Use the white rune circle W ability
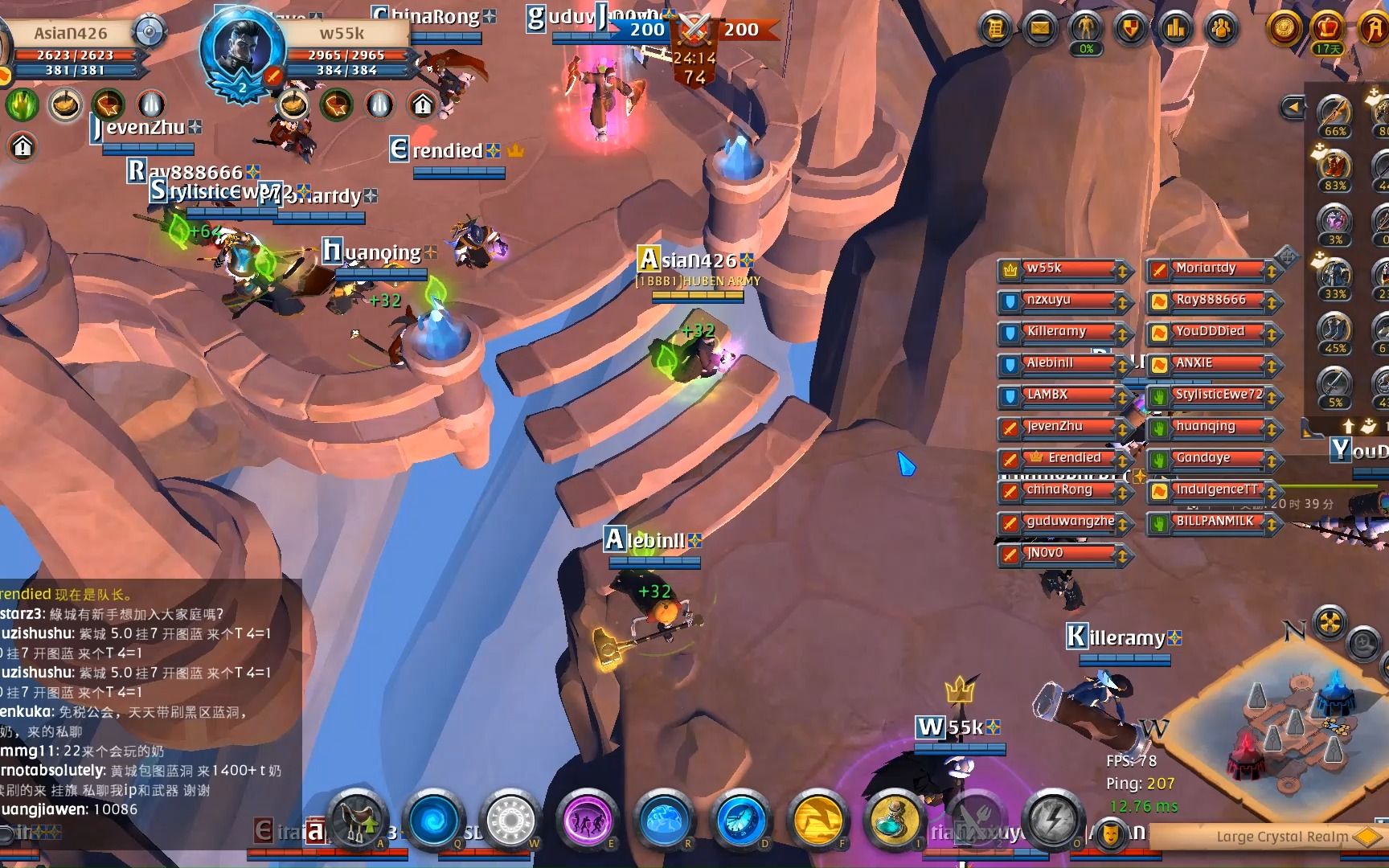 pyautogui.click(x=511, y=820)
